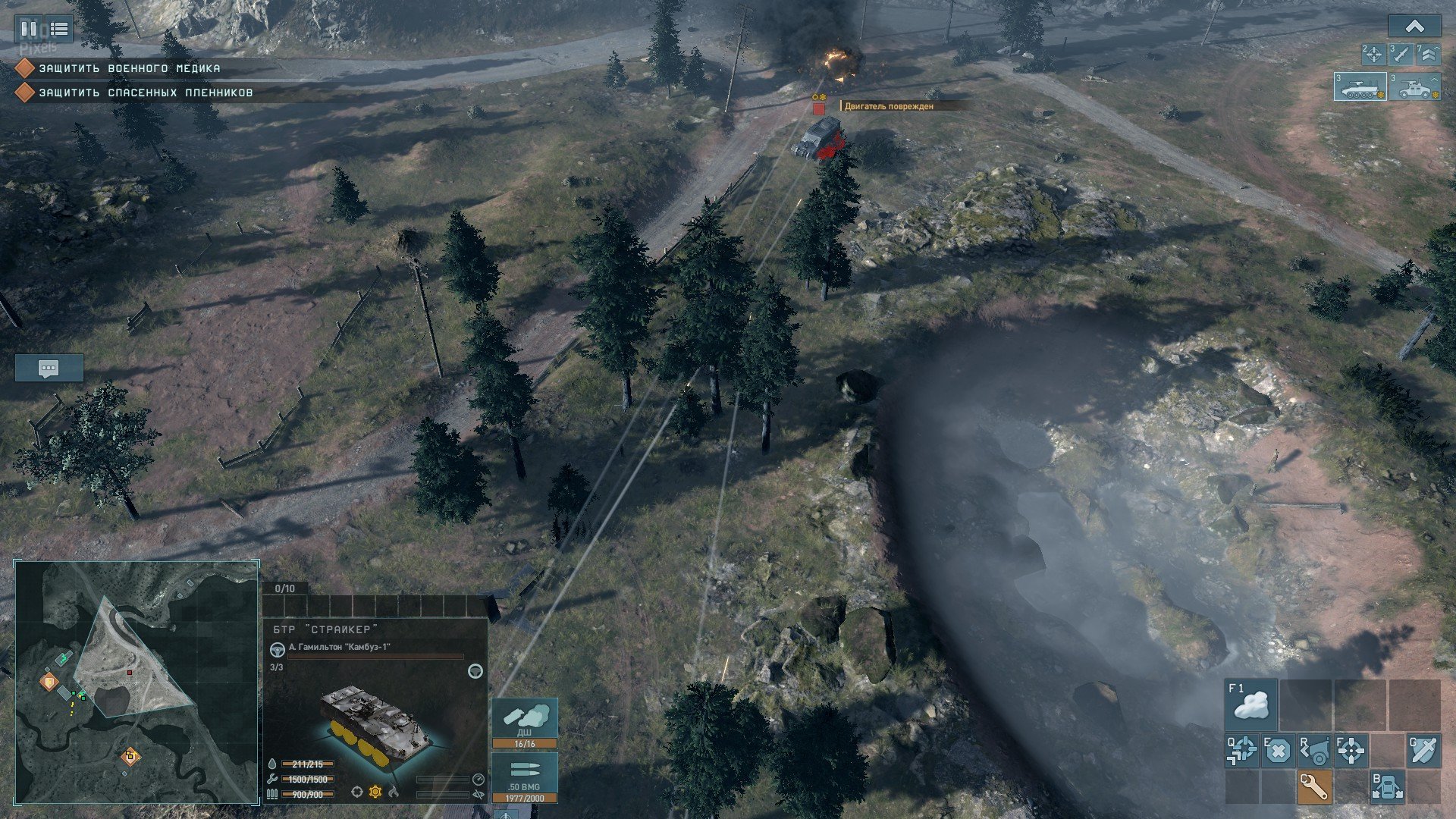Select the missile unit group
The width and height of the screenshot is (1456, 819).
tap(1401, 54)
